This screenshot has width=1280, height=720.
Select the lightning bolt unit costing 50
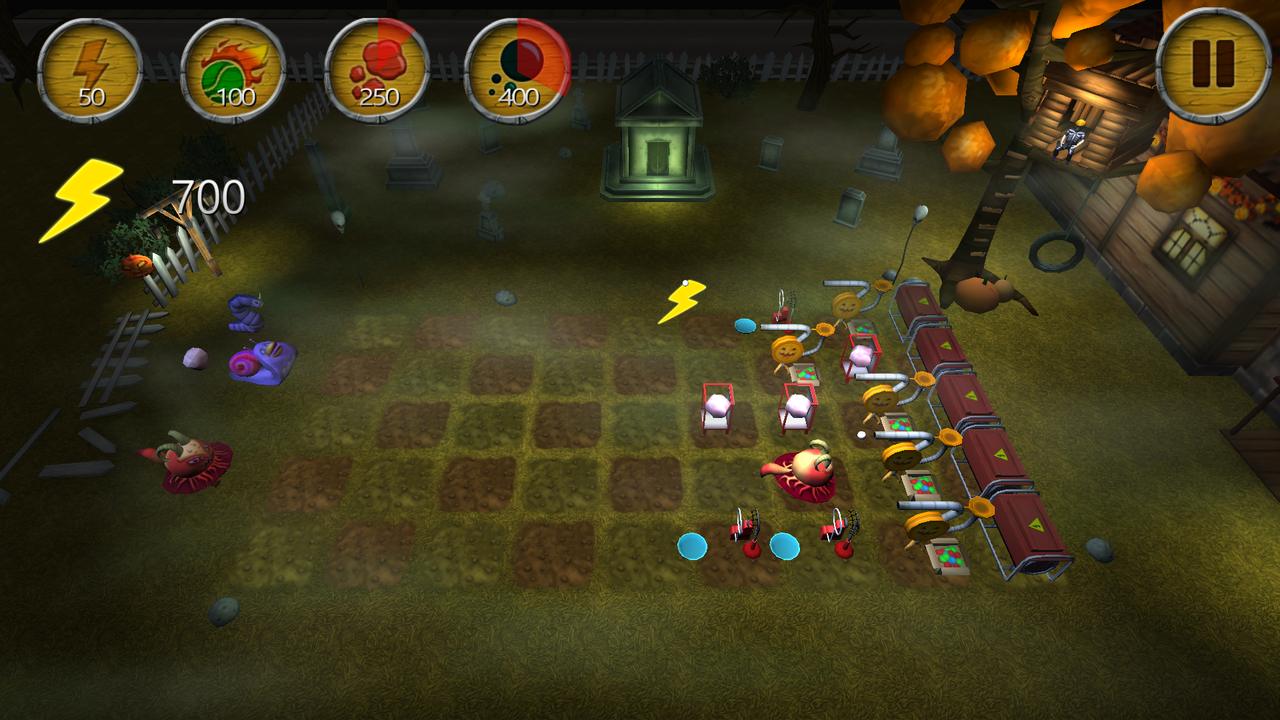coord(90,70)
